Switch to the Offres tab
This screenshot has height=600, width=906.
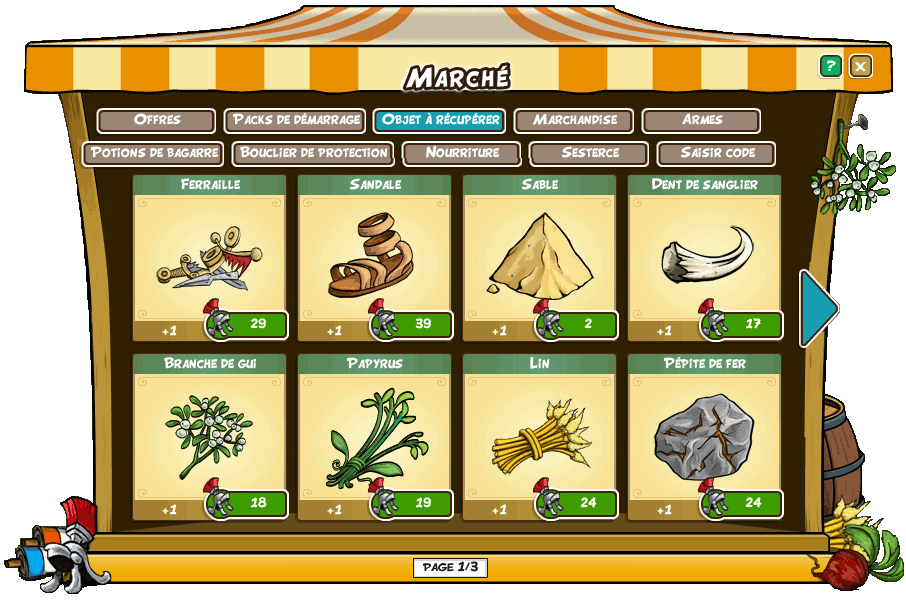(x=157, y=120)
